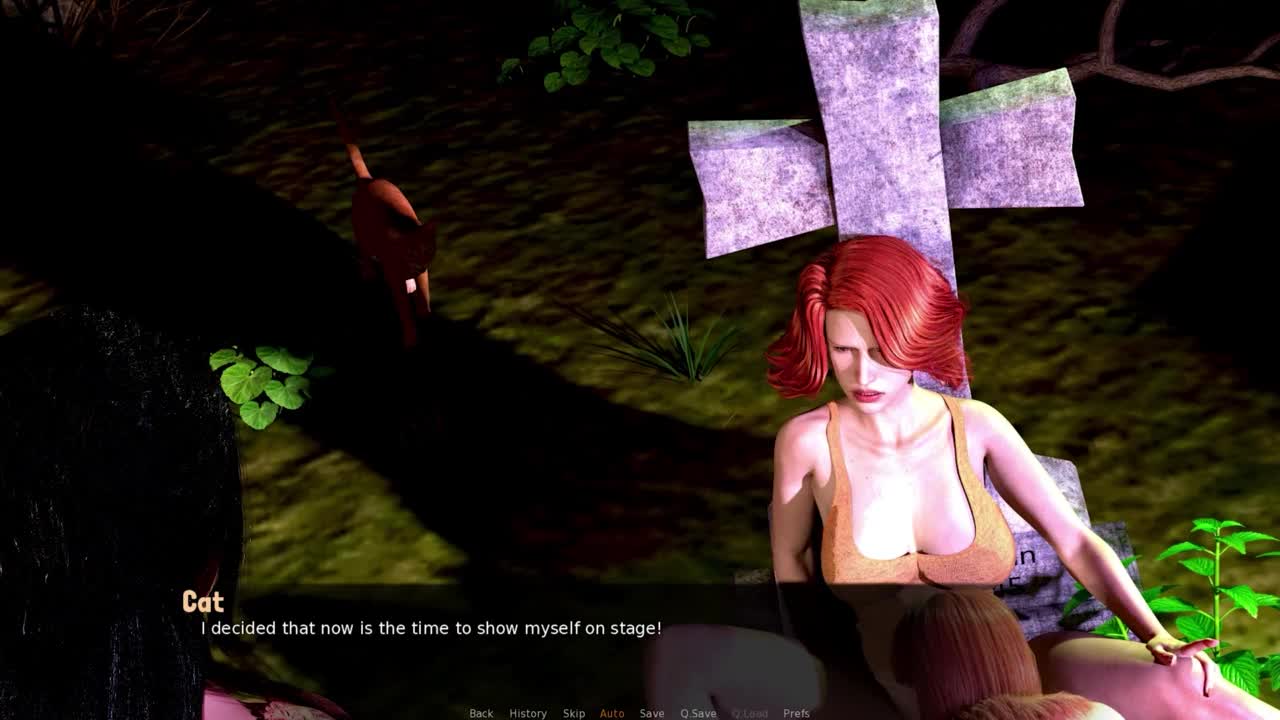Activate Skip in the quick menu
Screen dimensions: 1280x720
pos(574,713)
